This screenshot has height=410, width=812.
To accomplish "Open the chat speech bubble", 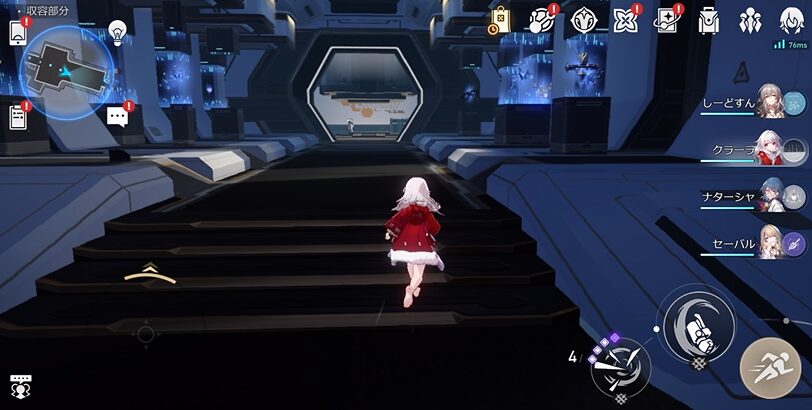I will click(118, 116).
